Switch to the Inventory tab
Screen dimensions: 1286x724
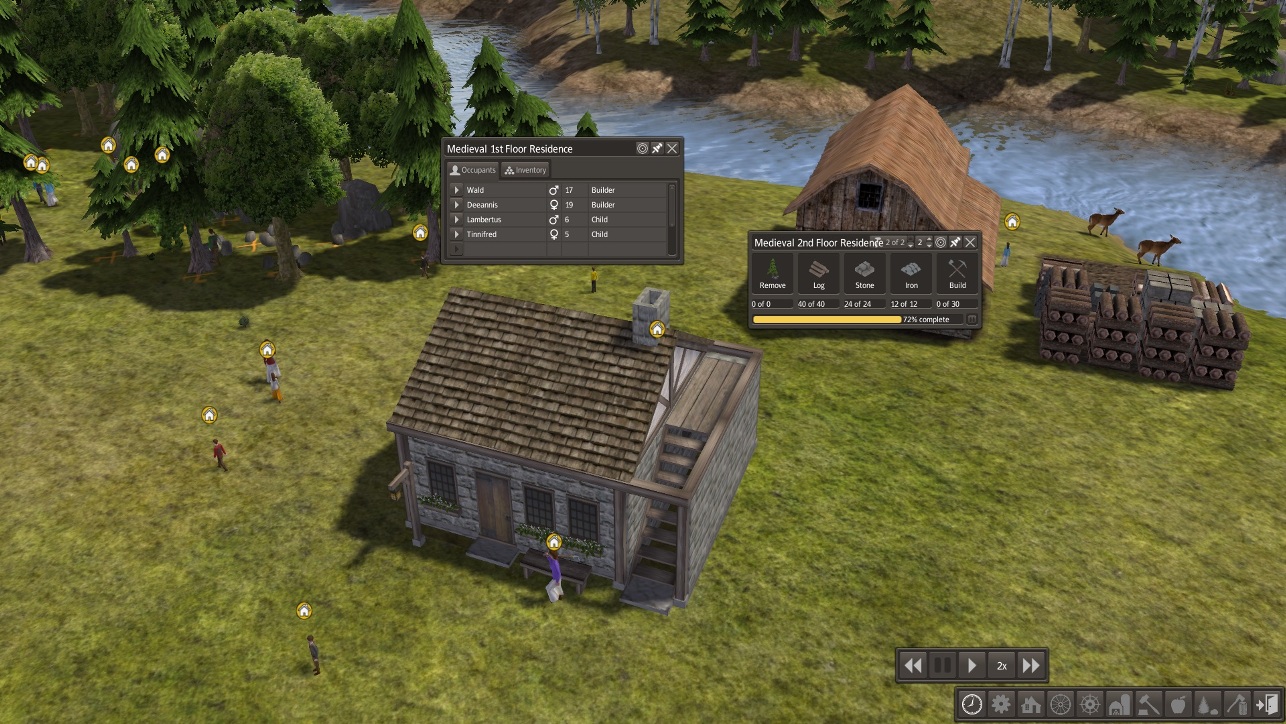coord(526,170)
